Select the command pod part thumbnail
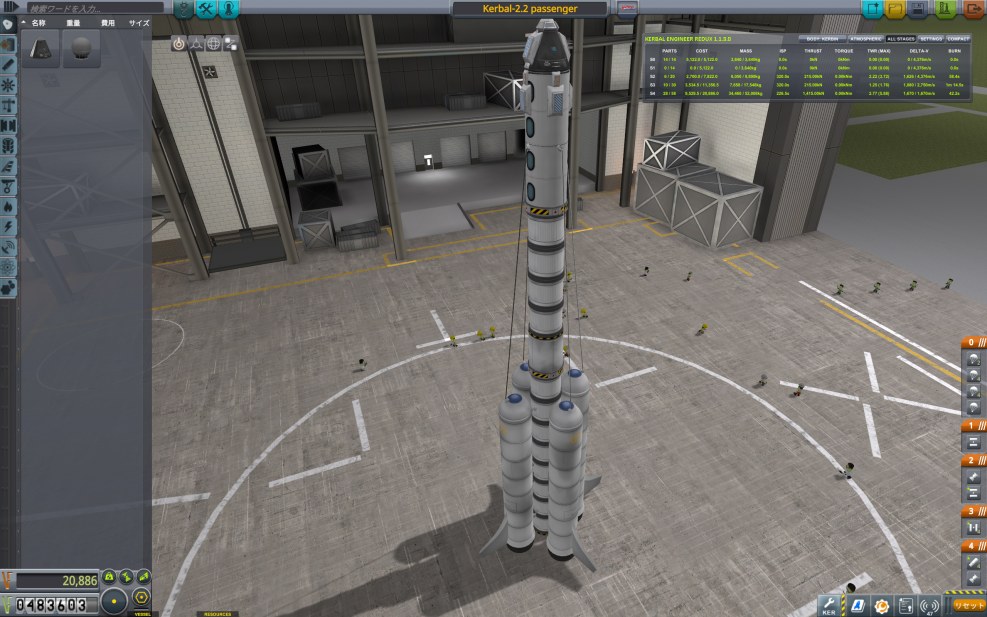Image resolution: width=987 pixels, height=617 pixels. pos(41,48)
